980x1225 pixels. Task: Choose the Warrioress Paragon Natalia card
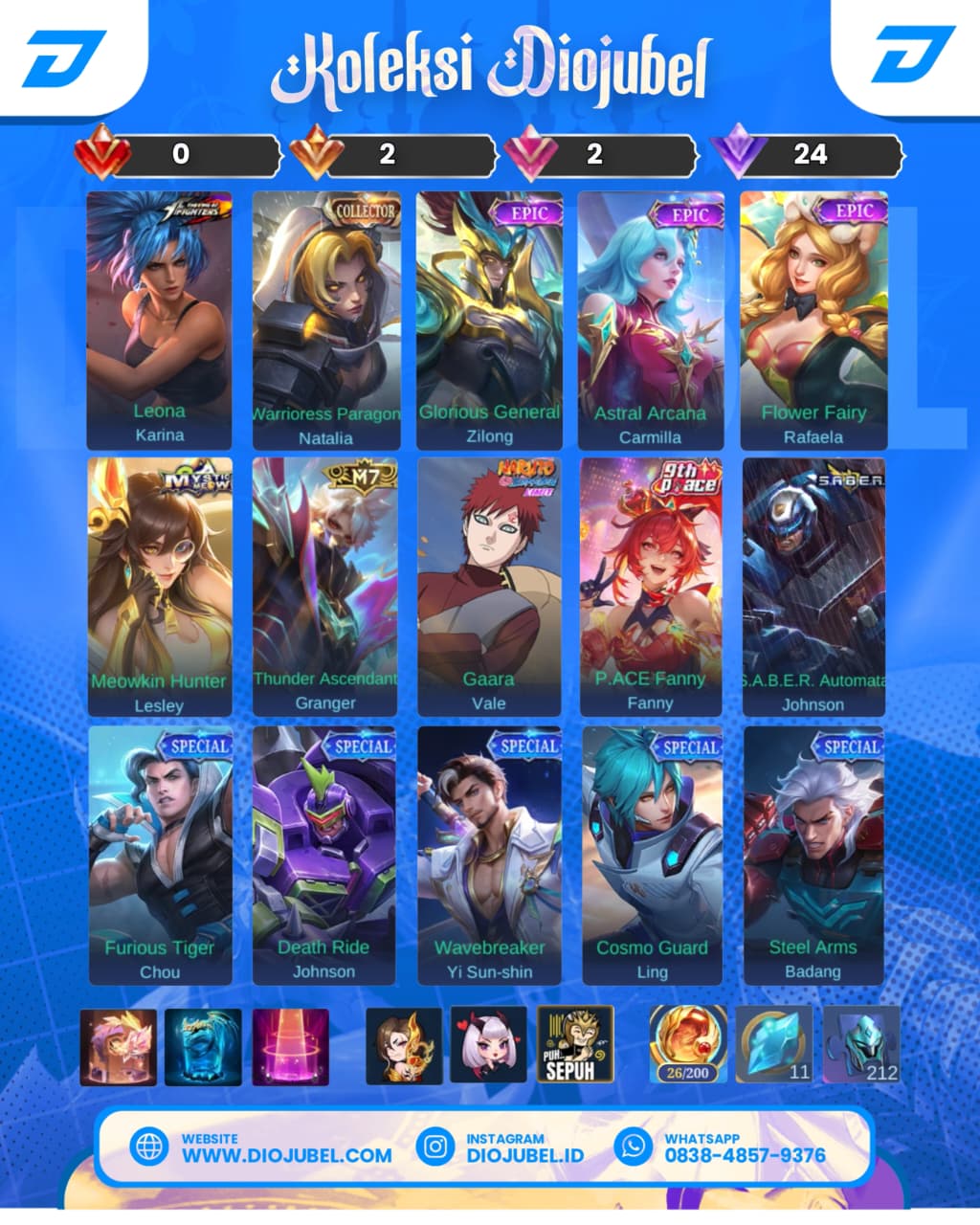coord(325,321)
